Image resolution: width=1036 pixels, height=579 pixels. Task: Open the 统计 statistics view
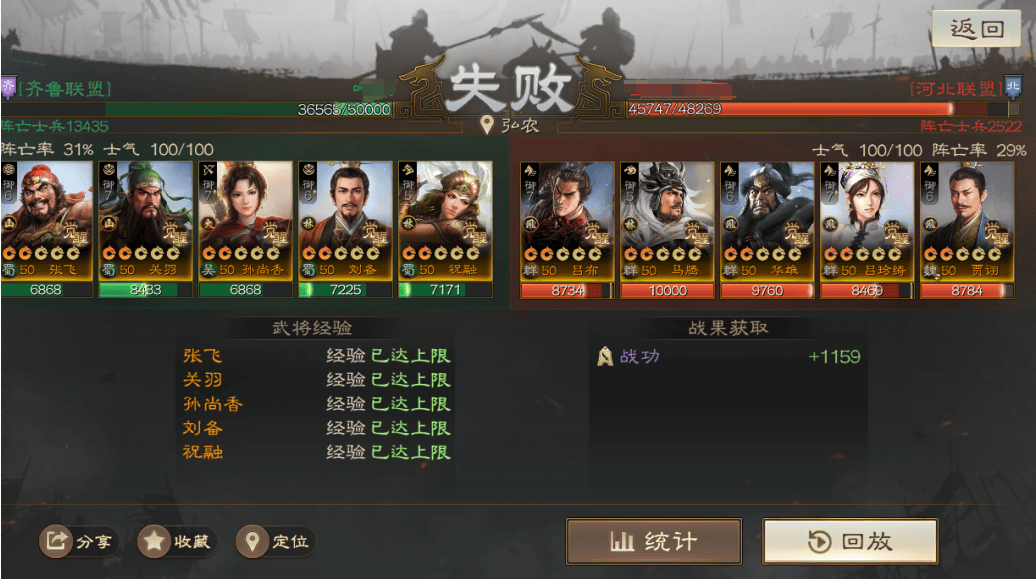(x=654, y=542)
